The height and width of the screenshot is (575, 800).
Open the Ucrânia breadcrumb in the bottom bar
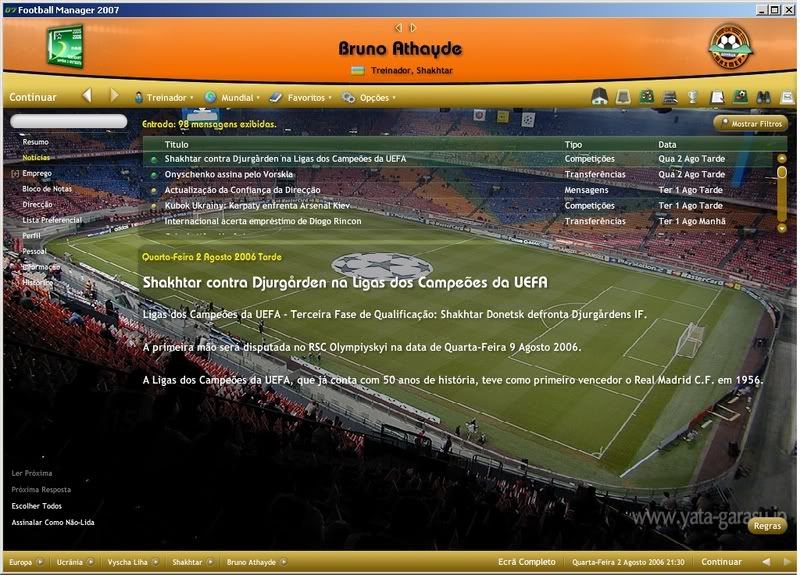tap(69, 562)
